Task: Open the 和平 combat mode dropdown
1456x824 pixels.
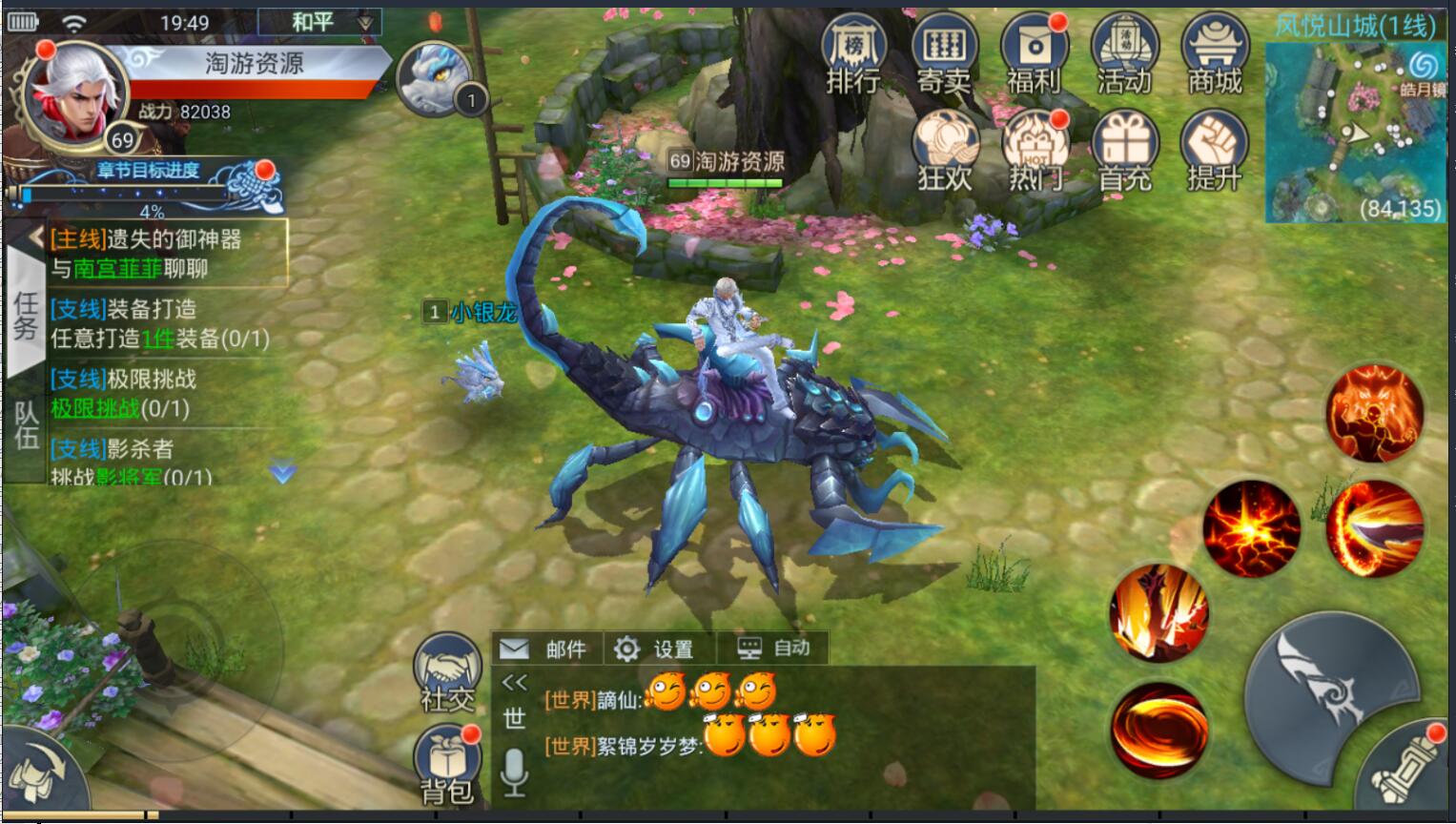Action: 319,22
